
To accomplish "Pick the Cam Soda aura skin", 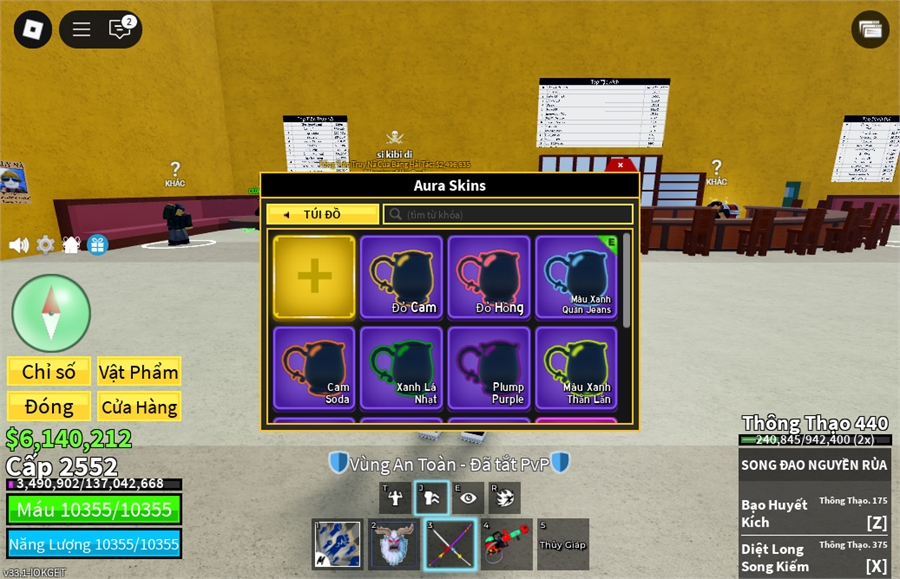I will 314,368.
